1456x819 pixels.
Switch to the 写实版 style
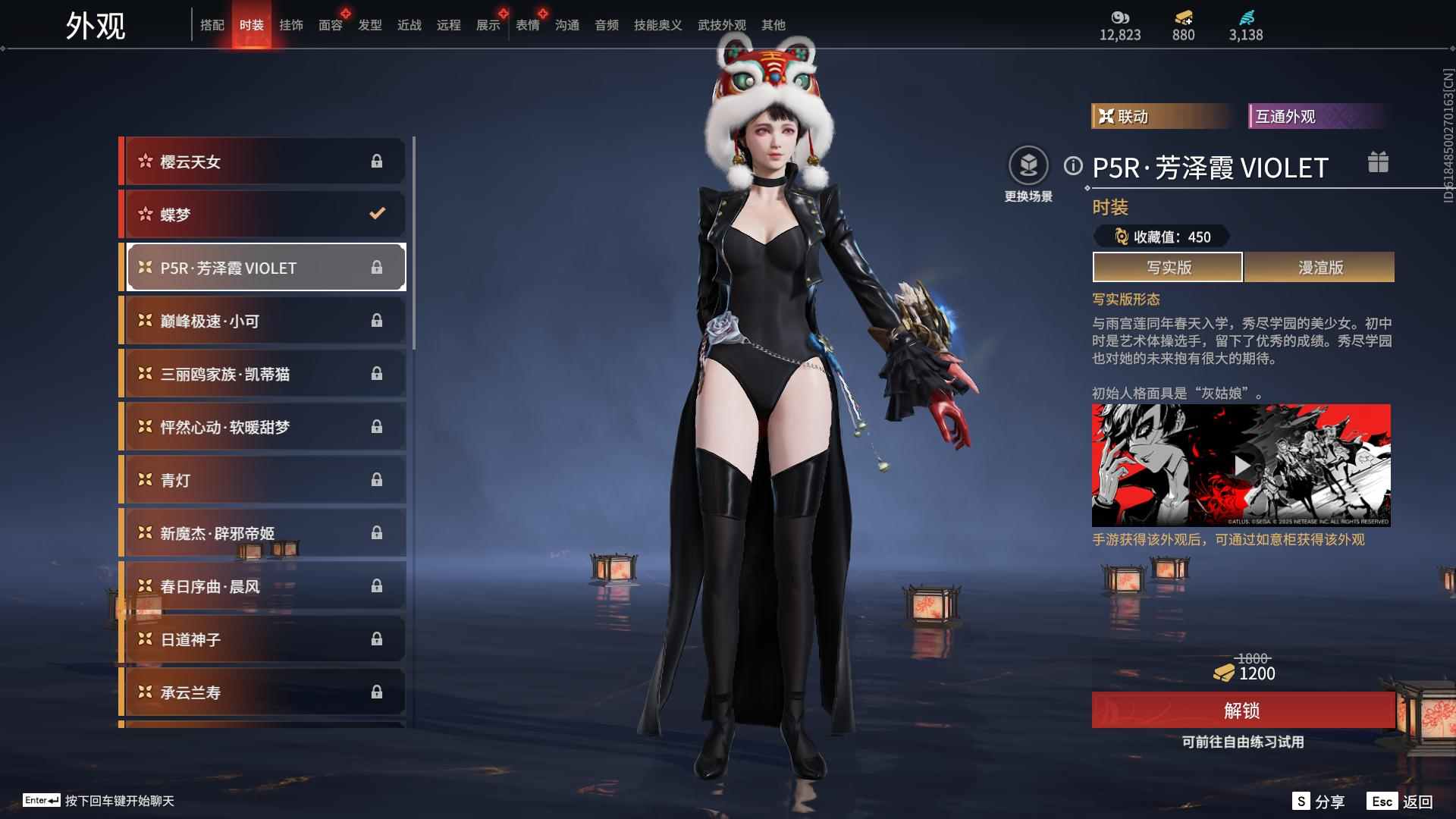1168,267
